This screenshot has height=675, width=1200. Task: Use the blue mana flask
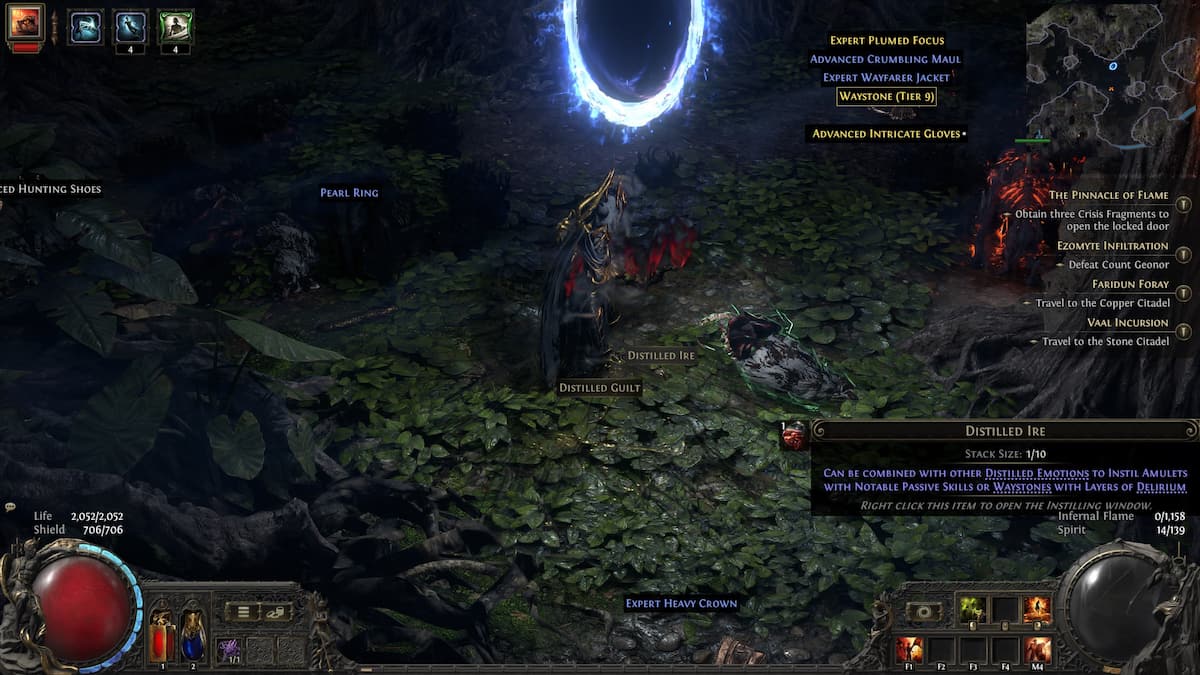coord(193,634)
